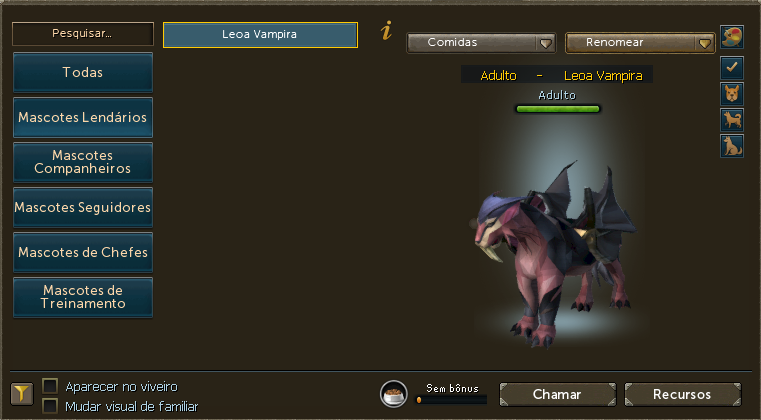
Task: Switch to Mascotes Companheiros category
Action: click(82, 162)
